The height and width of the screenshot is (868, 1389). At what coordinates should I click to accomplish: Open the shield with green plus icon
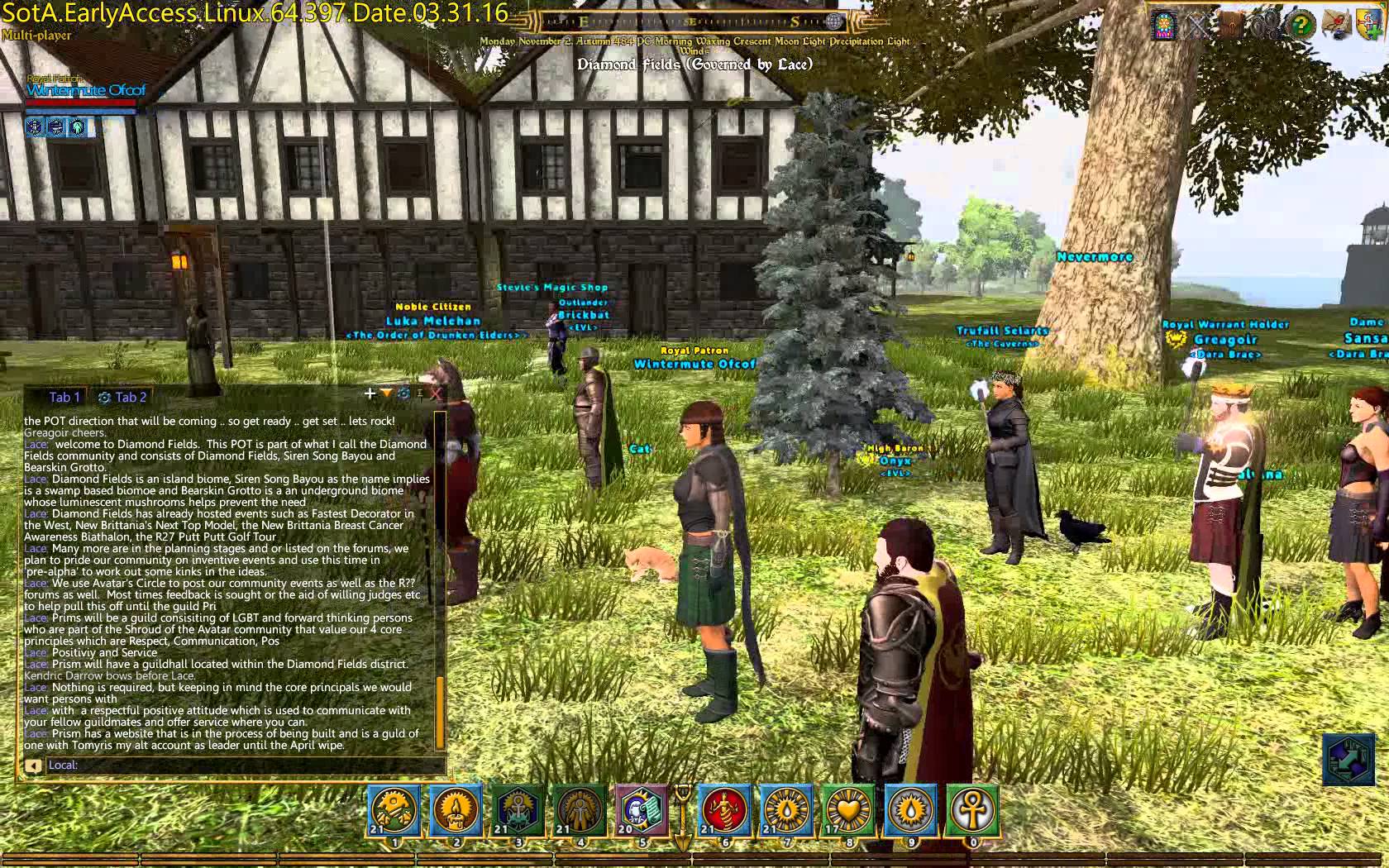[x=1368, y=26]
